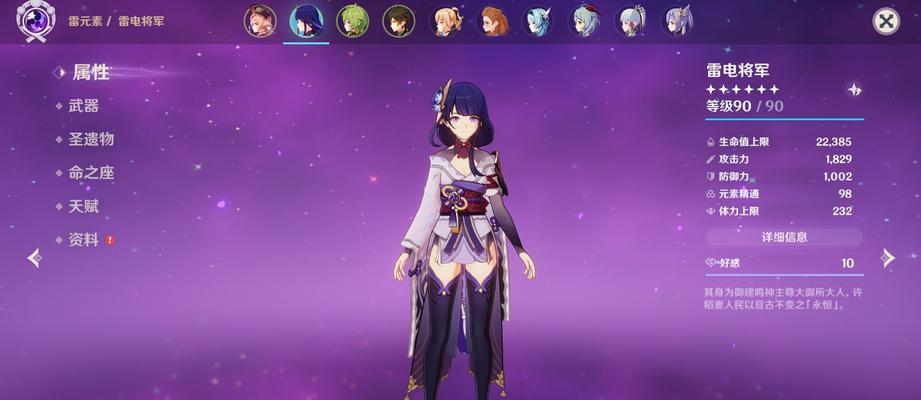Click the sparkle icon beside 雷电将军's name
Viewport: 921px width, 400px height.
click(x=854, y=89)
